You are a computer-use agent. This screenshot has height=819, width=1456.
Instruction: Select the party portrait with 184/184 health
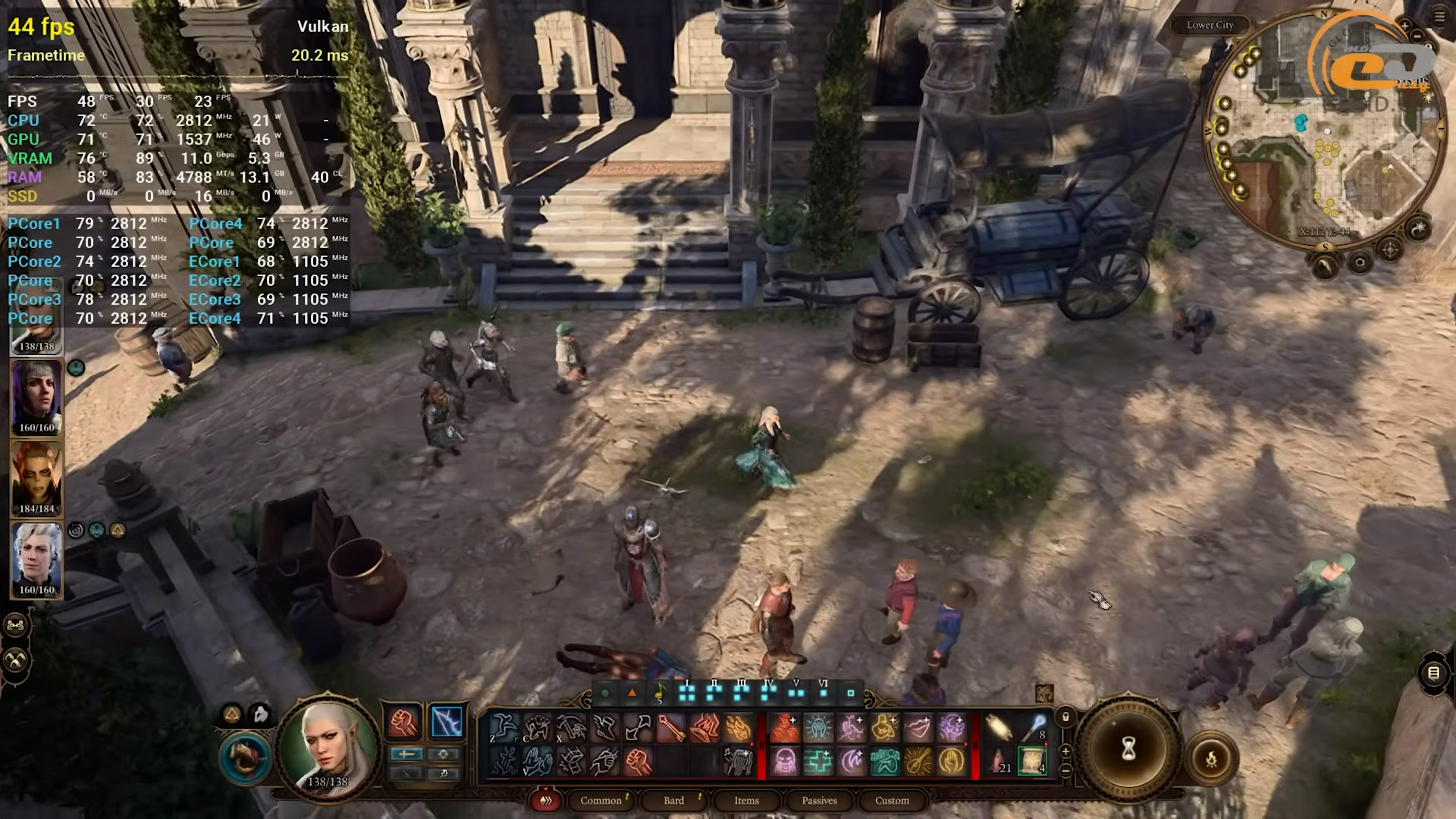point(36,479)
